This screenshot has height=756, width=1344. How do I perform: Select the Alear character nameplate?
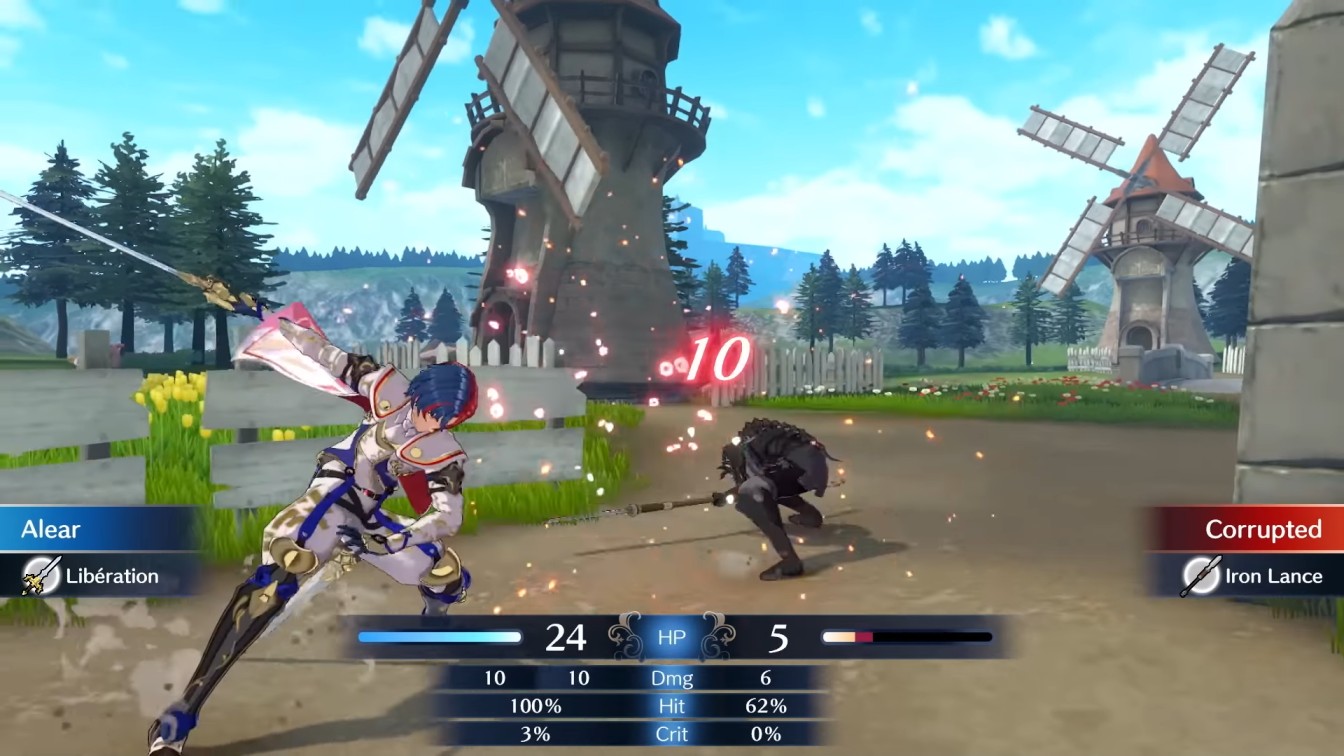[x=60, y=530]
